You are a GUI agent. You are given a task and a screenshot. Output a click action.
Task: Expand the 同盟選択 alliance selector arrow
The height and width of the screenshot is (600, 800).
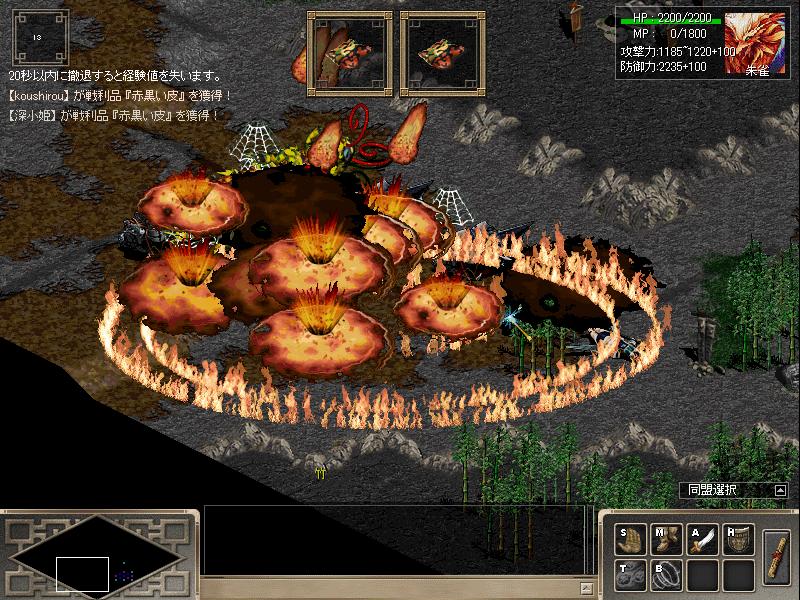click(780, 490)
